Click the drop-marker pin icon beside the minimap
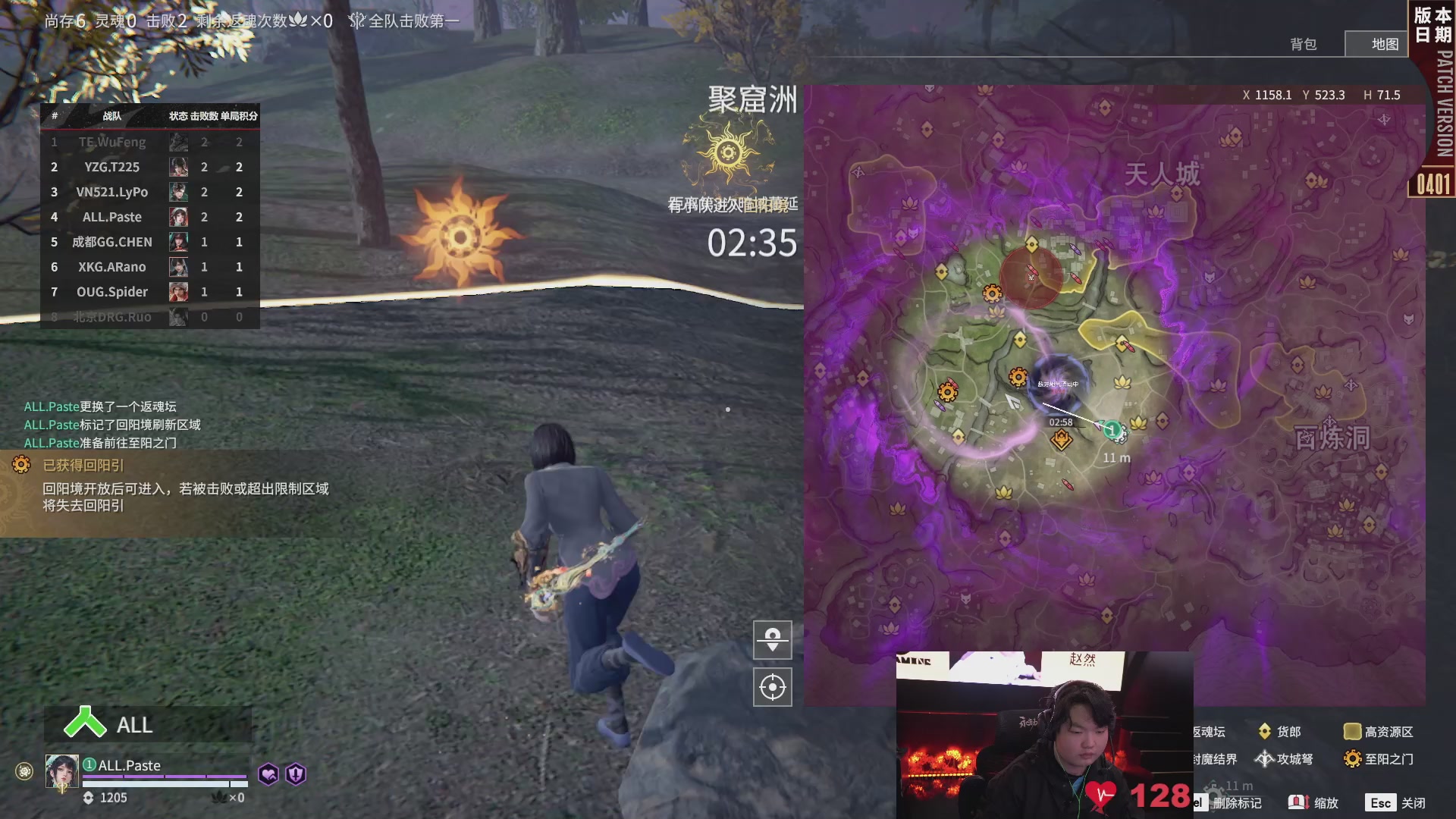The image size is (1456, 819). click(x=772, y=639)
